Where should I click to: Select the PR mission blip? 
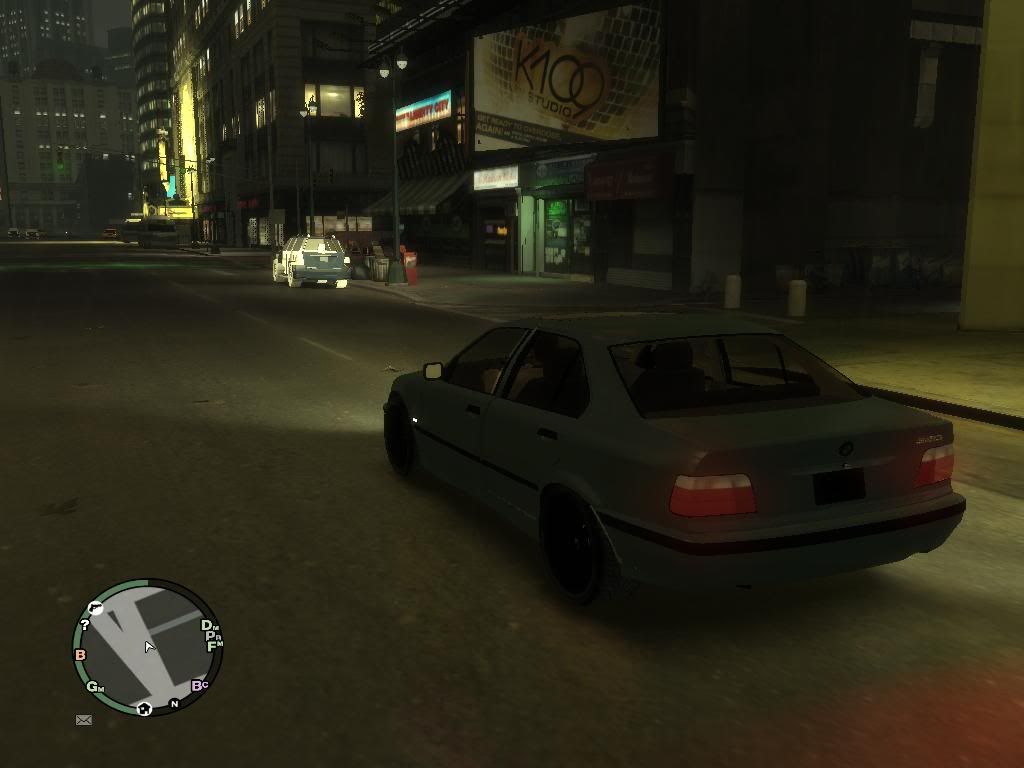[x=213, y=636]
